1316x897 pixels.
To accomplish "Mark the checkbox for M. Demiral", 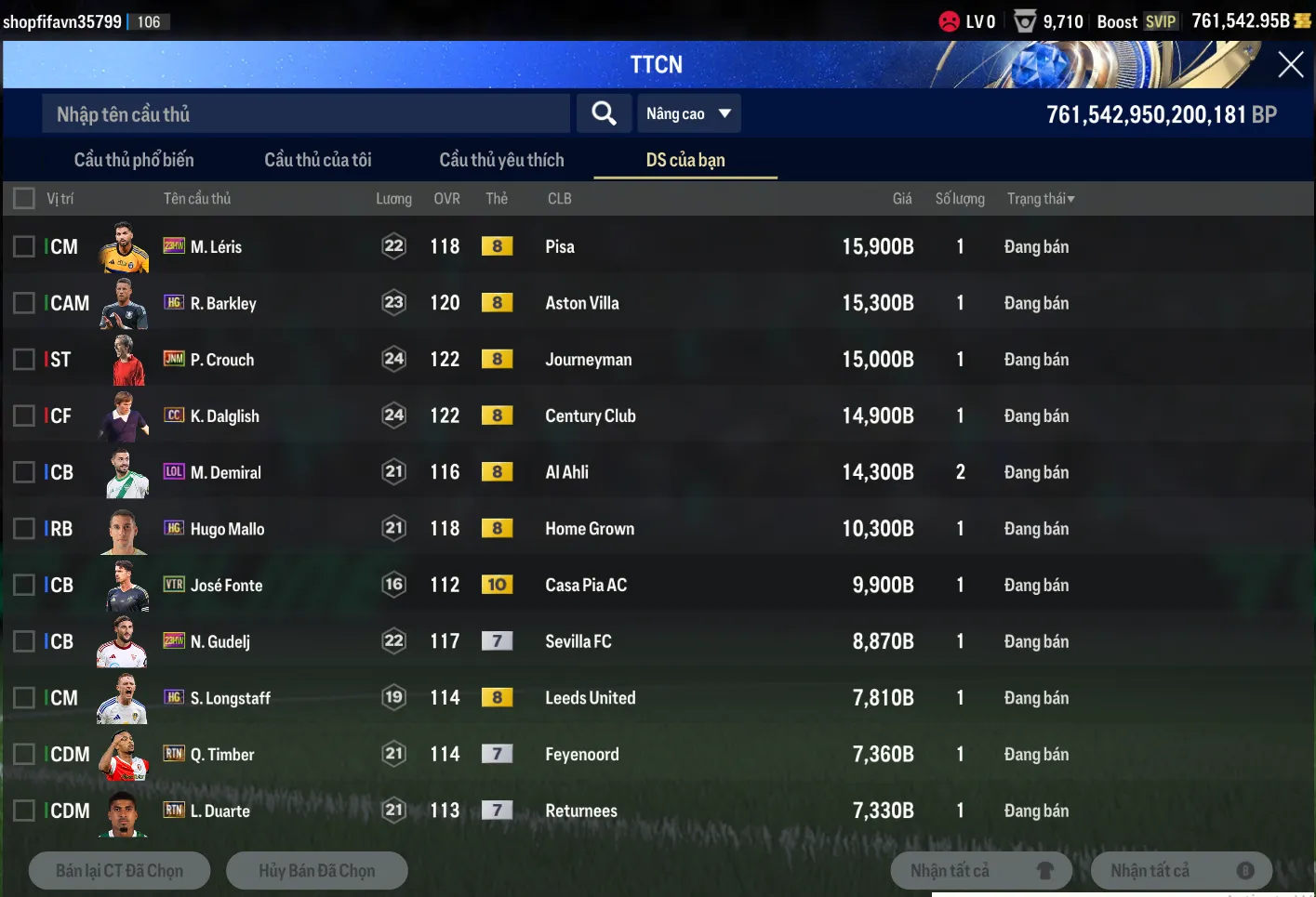I will click(x=24, y=472).
